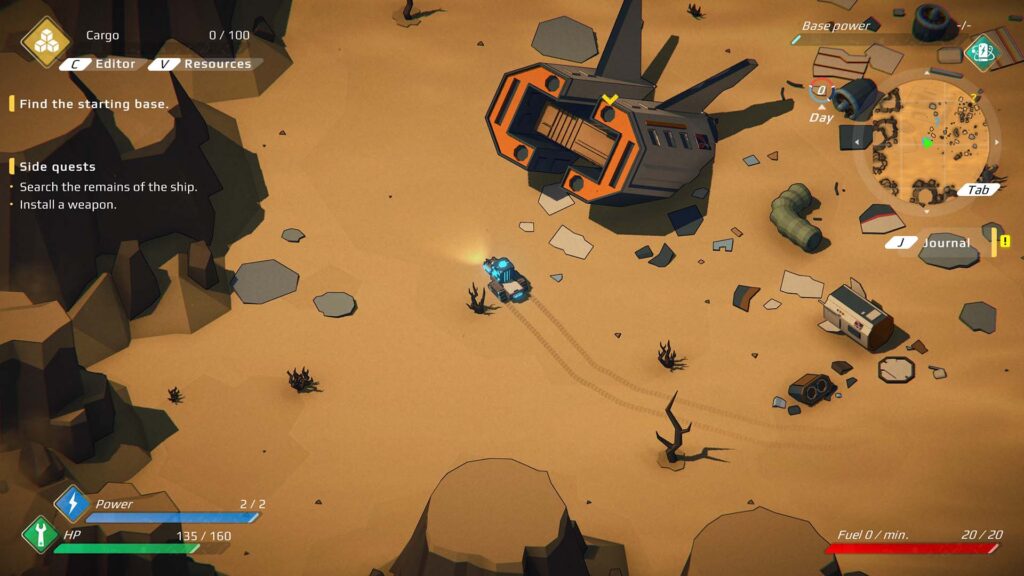Open the vehicle Editor
Screen dimensions: 1024x576
point(104,64)
